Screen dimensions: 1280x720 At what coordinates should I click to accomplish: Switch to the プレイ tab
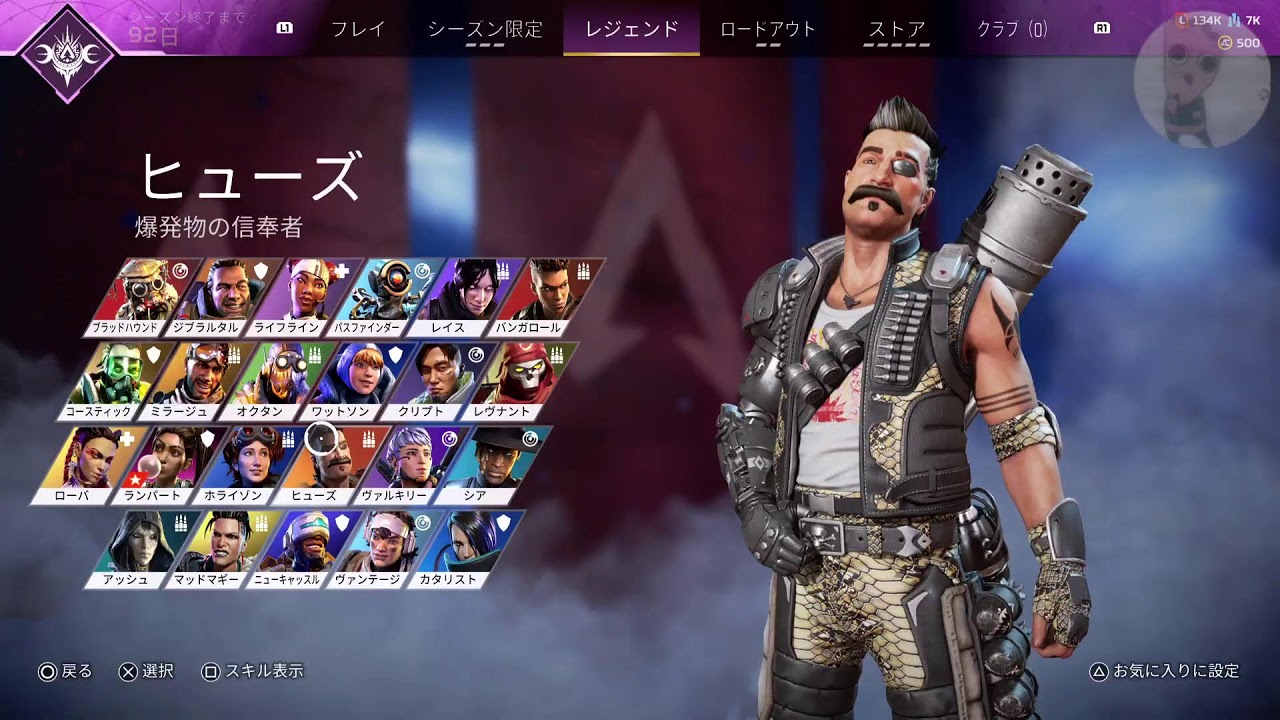358,29
